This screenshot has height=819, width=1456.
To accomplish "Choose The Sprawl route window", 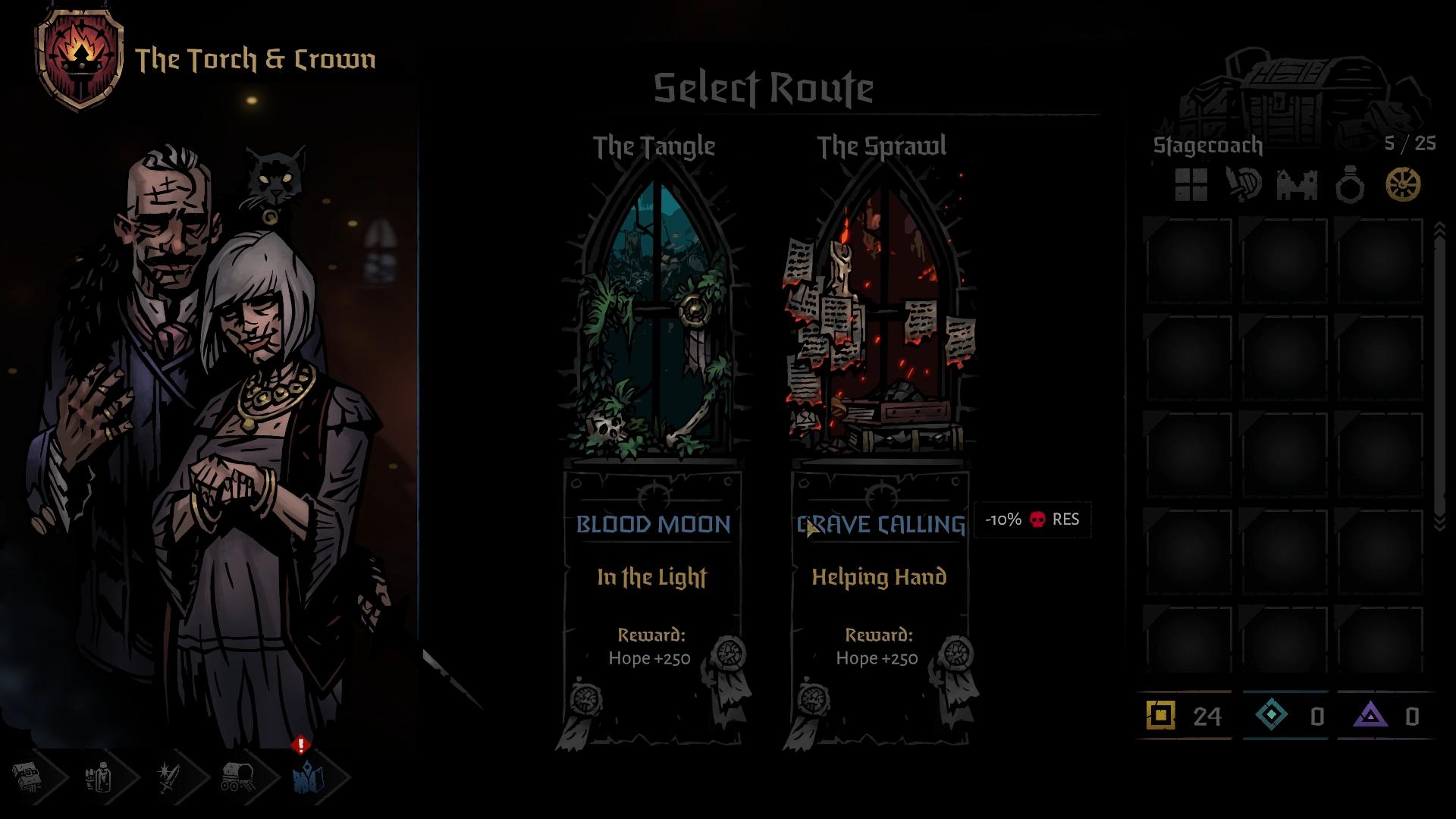I will 881,318.
